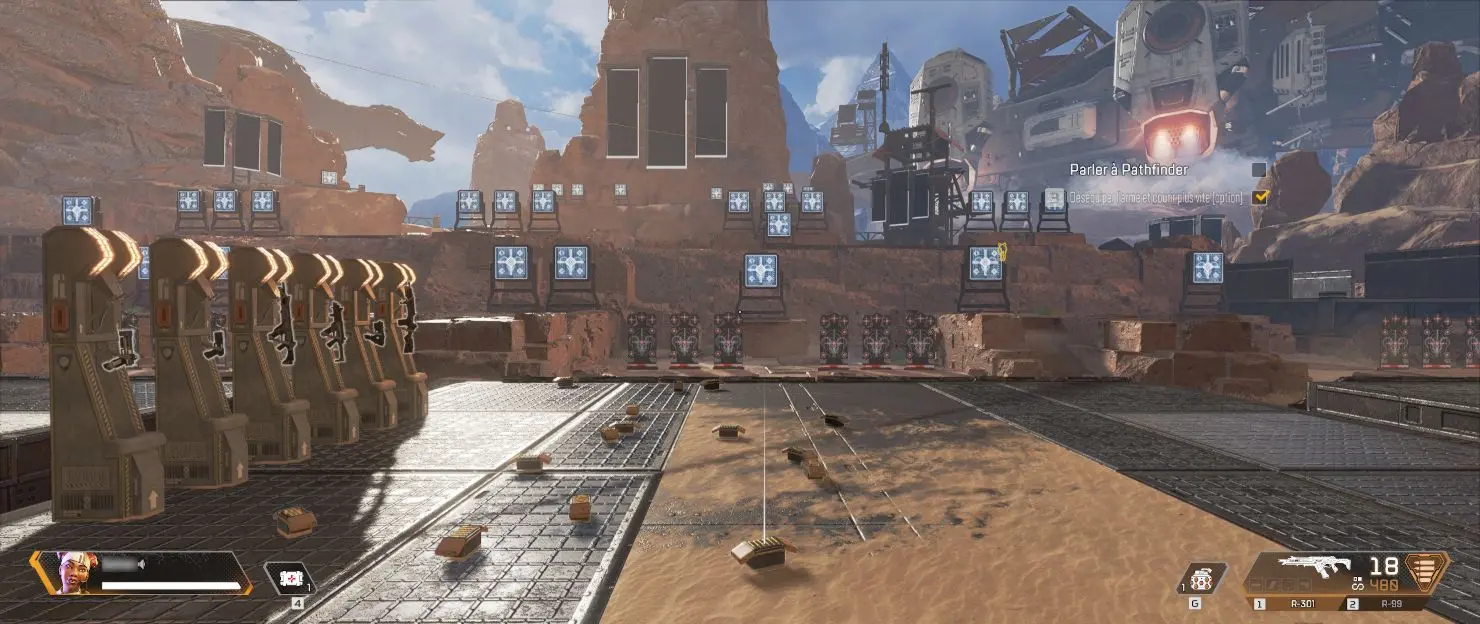Click the voice speaker icon beside player name
The width and height of the screenshot is (1480, 624).
click(x=141, y=564)
